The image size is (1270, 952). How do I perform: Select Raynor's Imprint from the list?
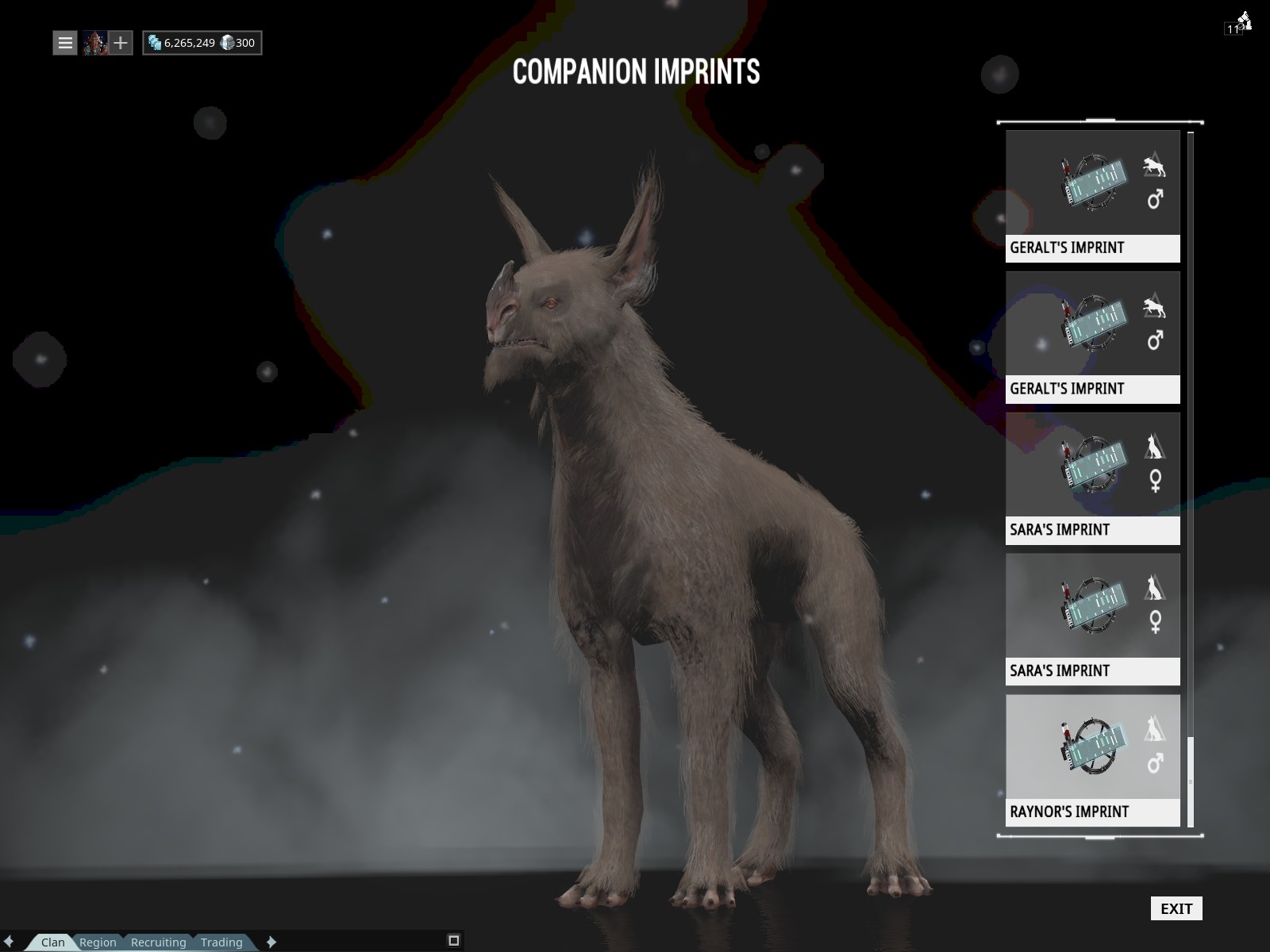point(1092,760)
